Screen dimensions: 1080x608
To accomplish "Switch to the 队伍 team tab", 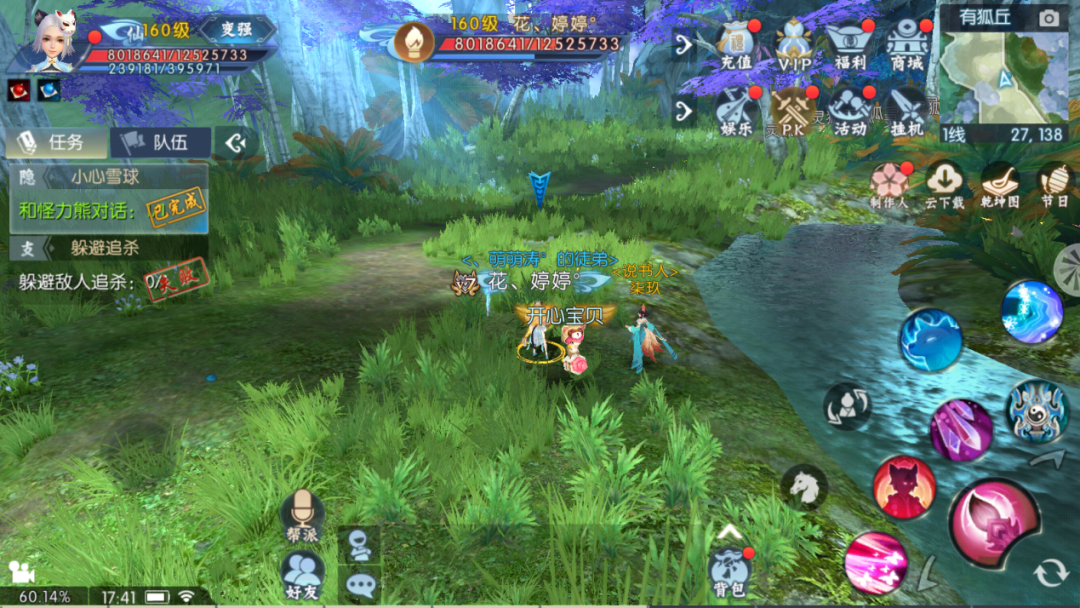I will pyautogui.click(x=160, y=142).
